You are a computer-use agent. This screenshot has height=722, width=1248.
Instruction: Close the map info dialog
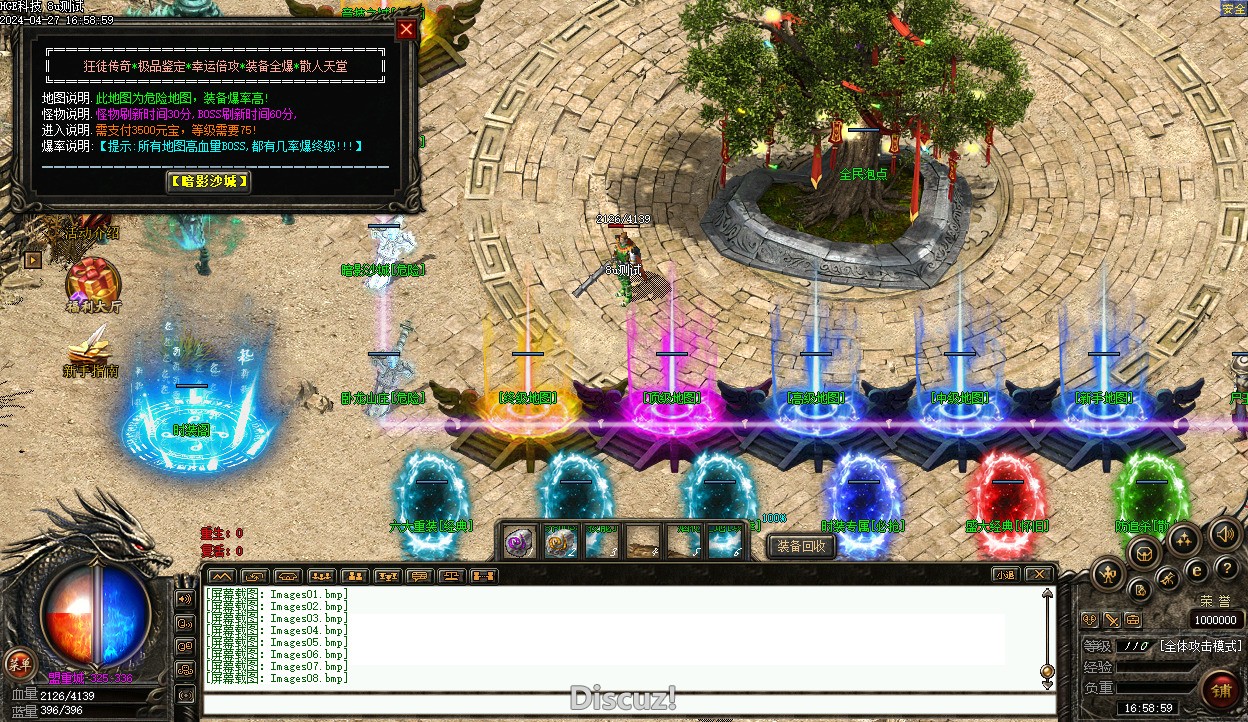[x=406, y=29]
